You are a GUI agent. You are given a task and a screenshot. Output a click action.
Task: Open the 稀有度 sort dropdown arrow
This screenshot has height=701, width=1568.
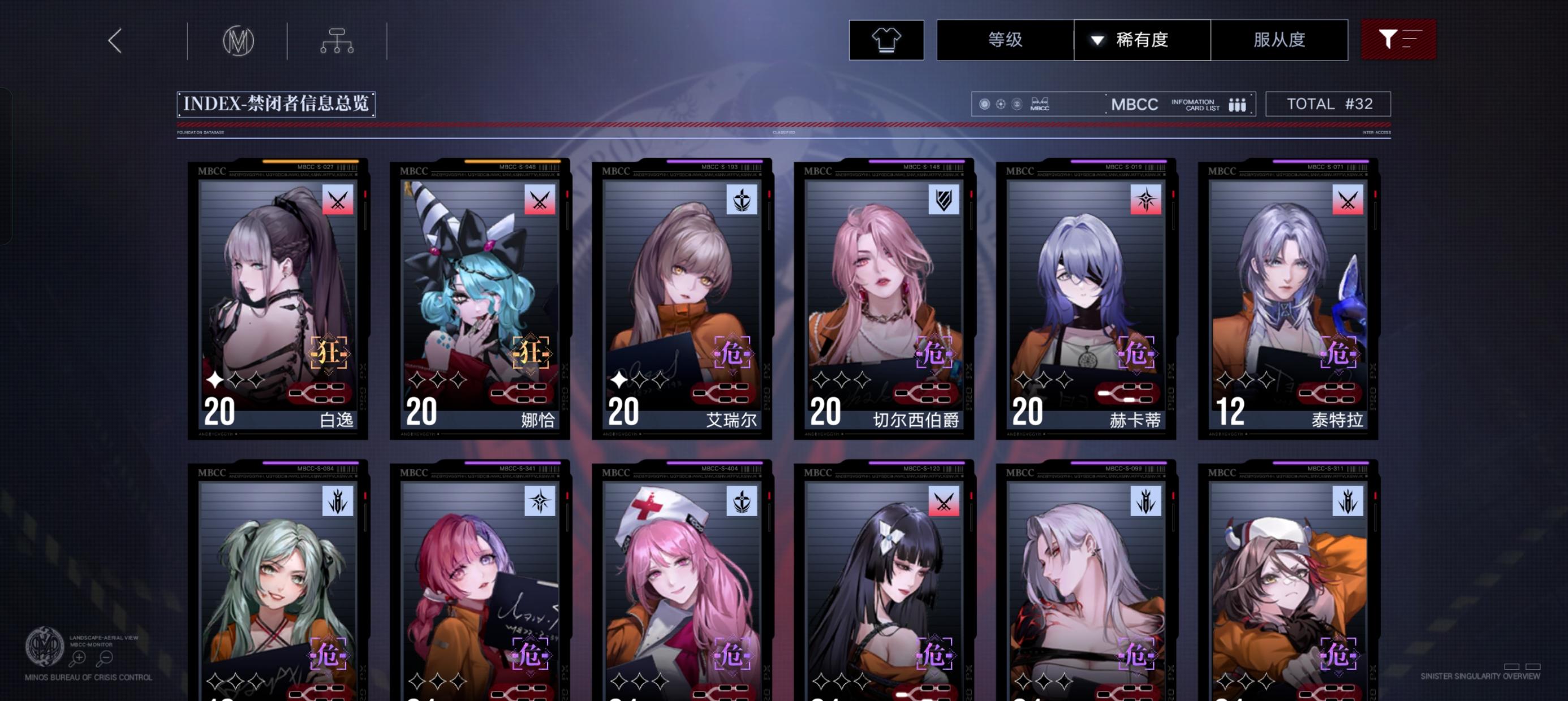1096,40
